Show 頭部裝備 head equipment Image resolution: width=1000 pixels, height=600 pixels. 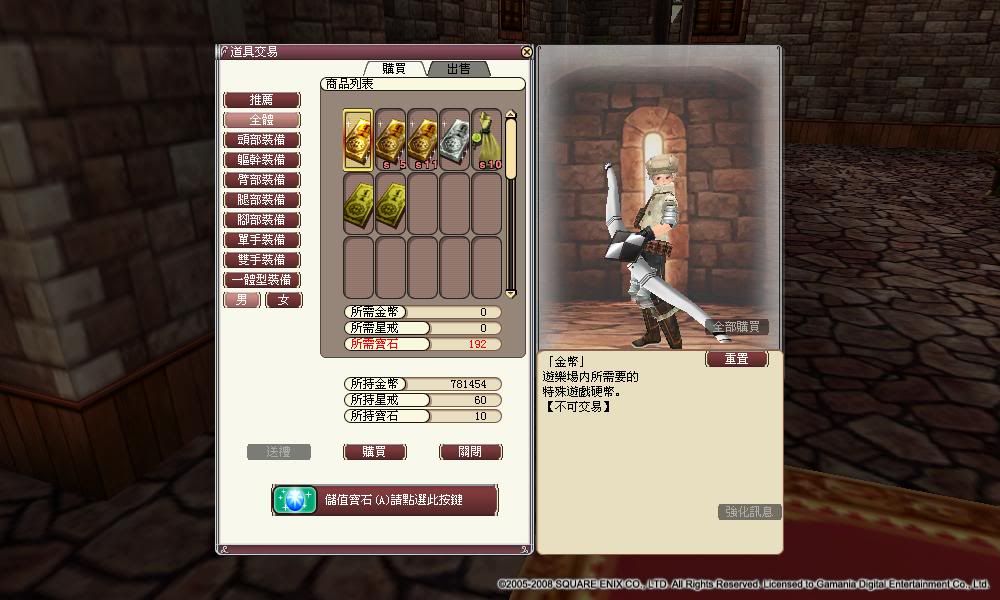(x=261, y=140)
